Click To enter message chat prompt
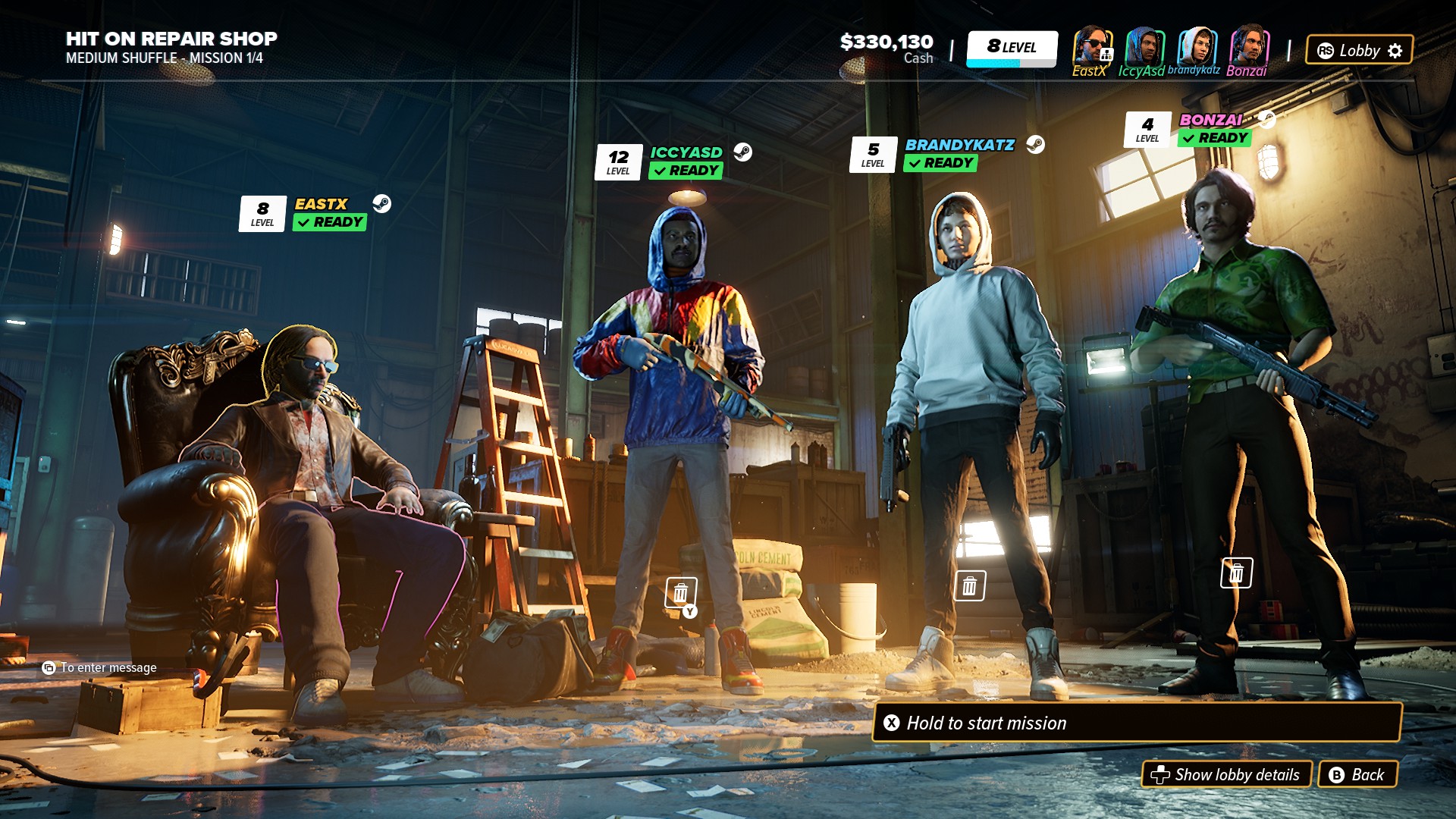This screenshot has width=1456, height=819. point(99,668)
